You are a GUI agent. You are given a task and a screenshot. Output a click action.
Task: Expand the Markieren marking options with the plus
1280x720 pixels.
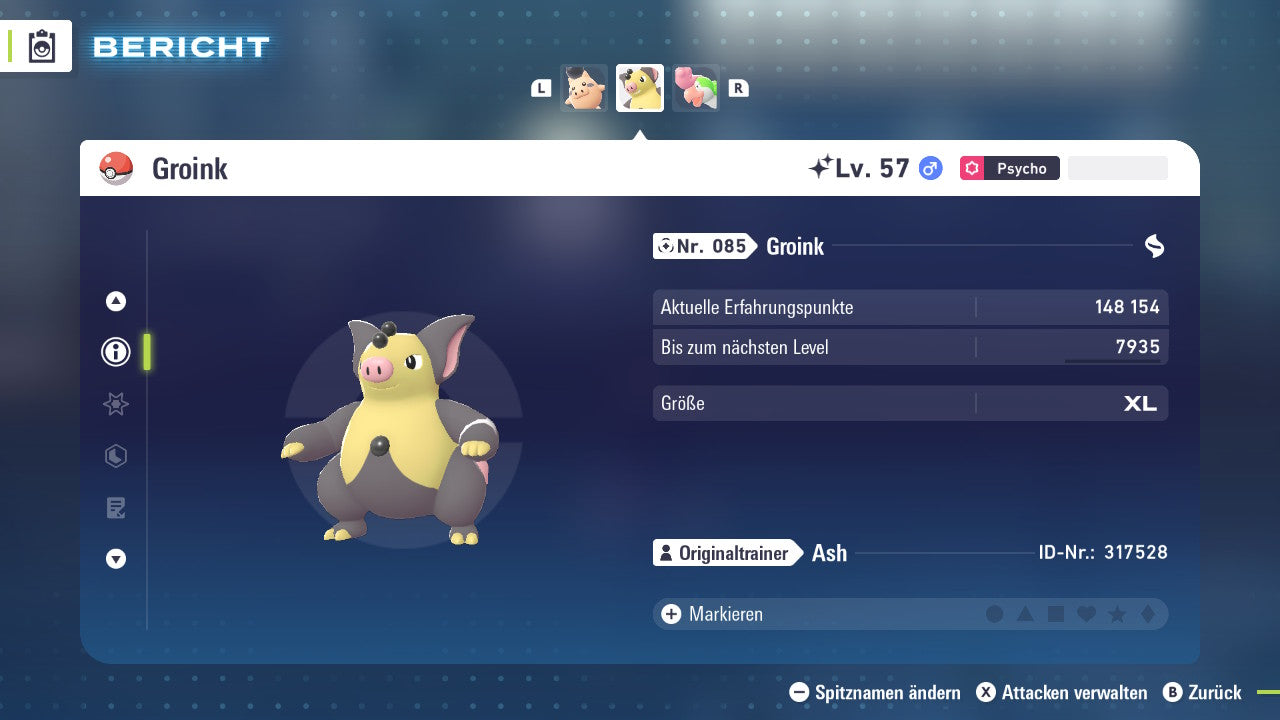point(670,614)
